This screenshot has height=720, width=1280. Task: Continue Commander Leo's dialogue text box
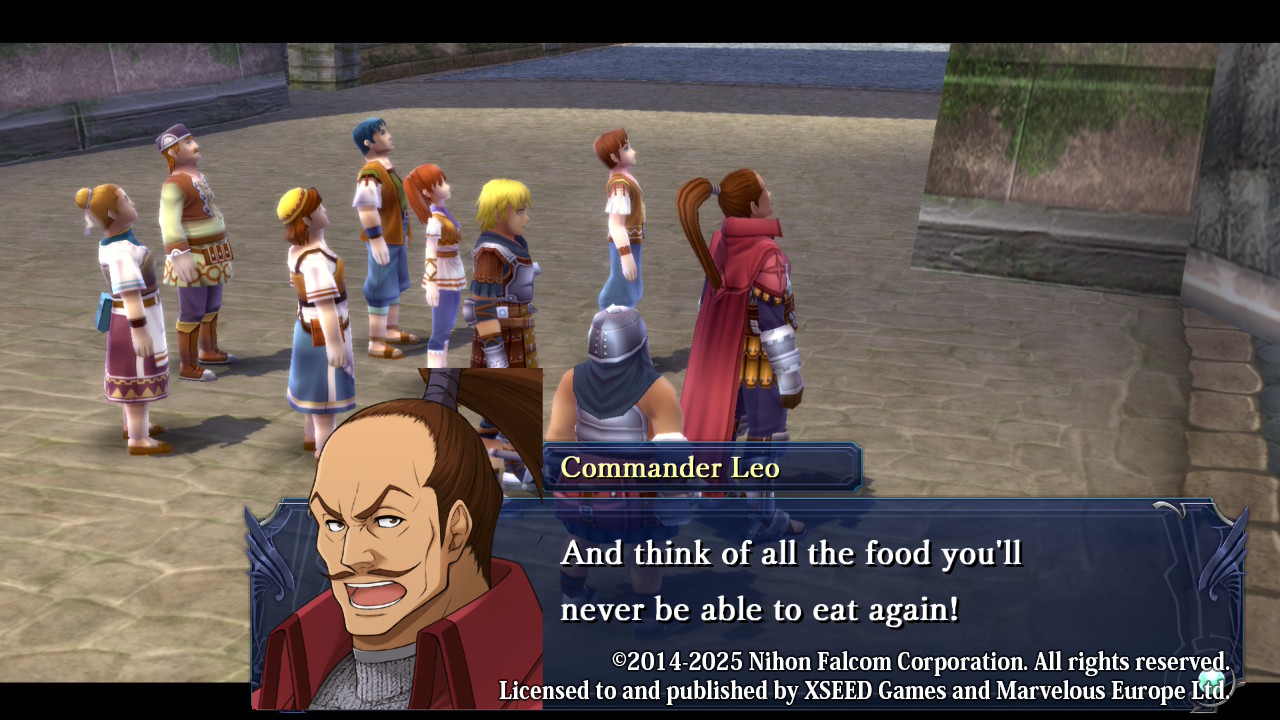click(x=790, y=581)
